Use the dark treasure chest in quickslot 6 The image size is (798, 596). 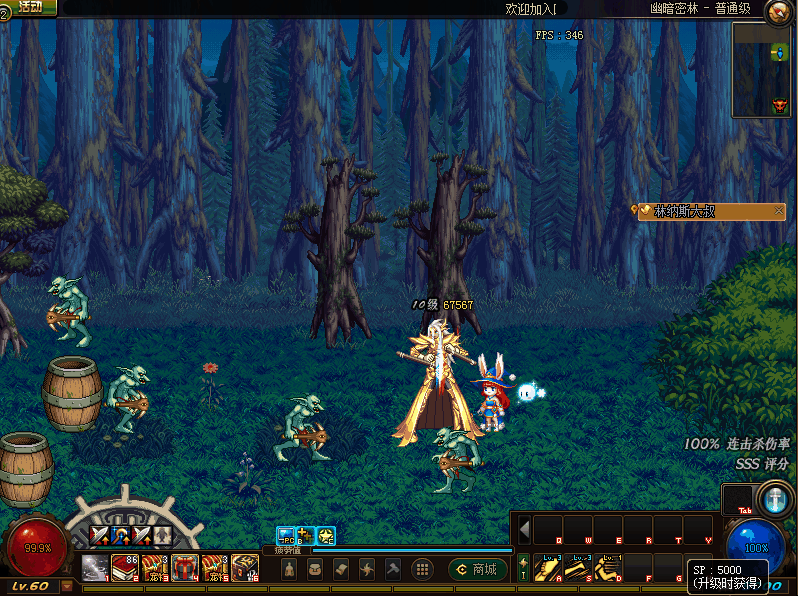pos(245,568)
